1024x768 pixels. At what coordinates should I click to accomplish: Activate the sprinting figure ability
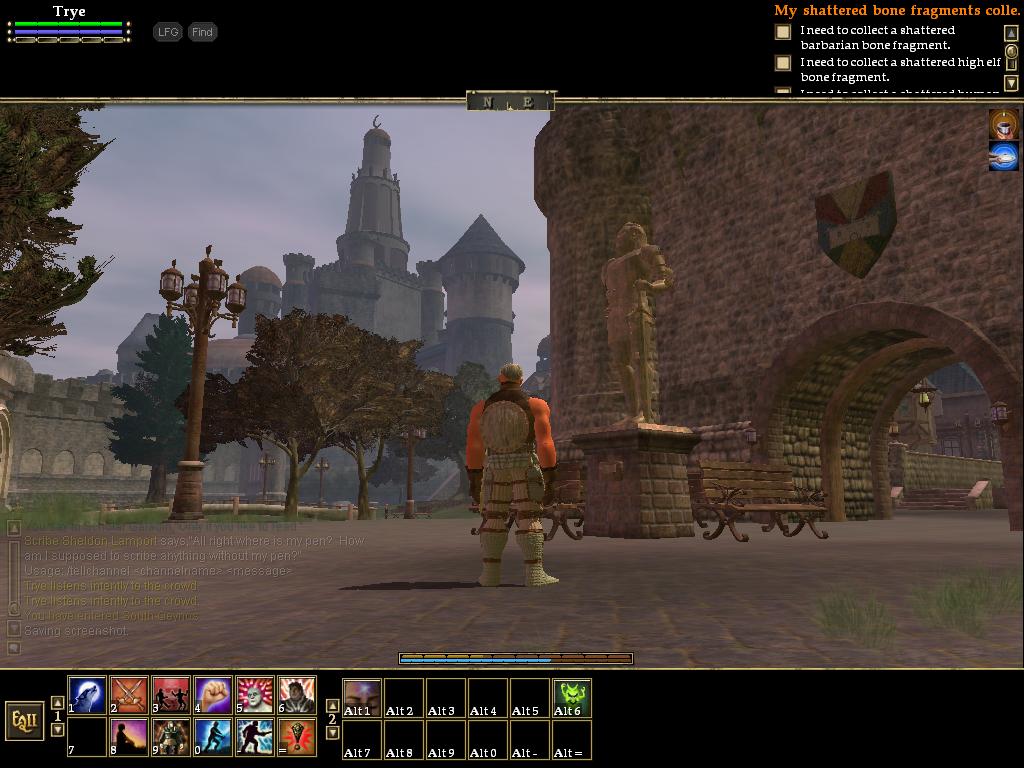point(213,738)
